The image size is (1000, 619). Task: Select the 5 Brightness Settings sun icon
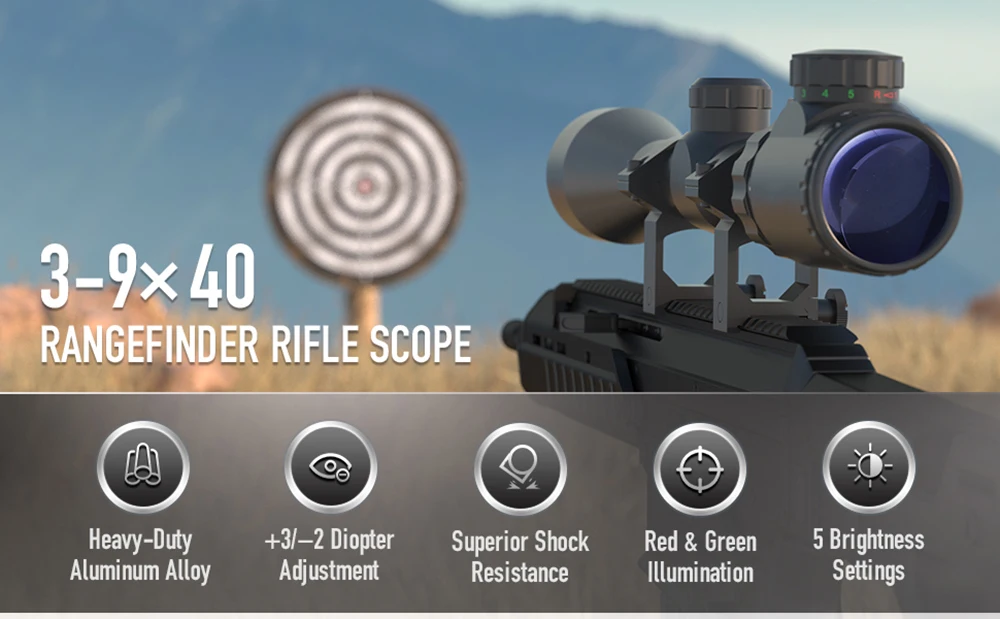[868, 468]
